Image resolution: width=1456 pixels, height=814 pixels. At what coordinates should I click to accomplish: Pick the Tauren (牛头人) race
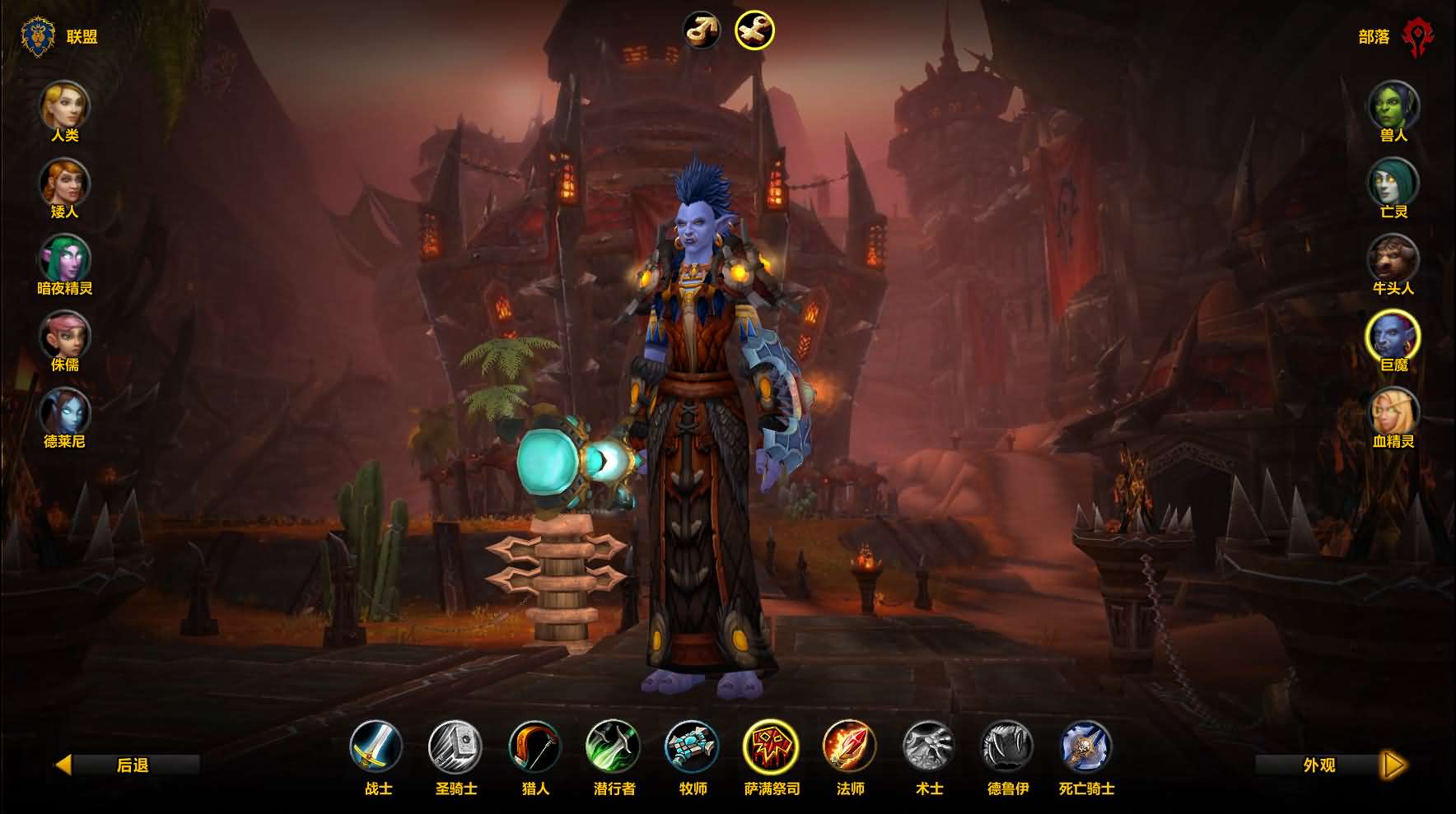pyautogui.click(x=1393, y=258)
